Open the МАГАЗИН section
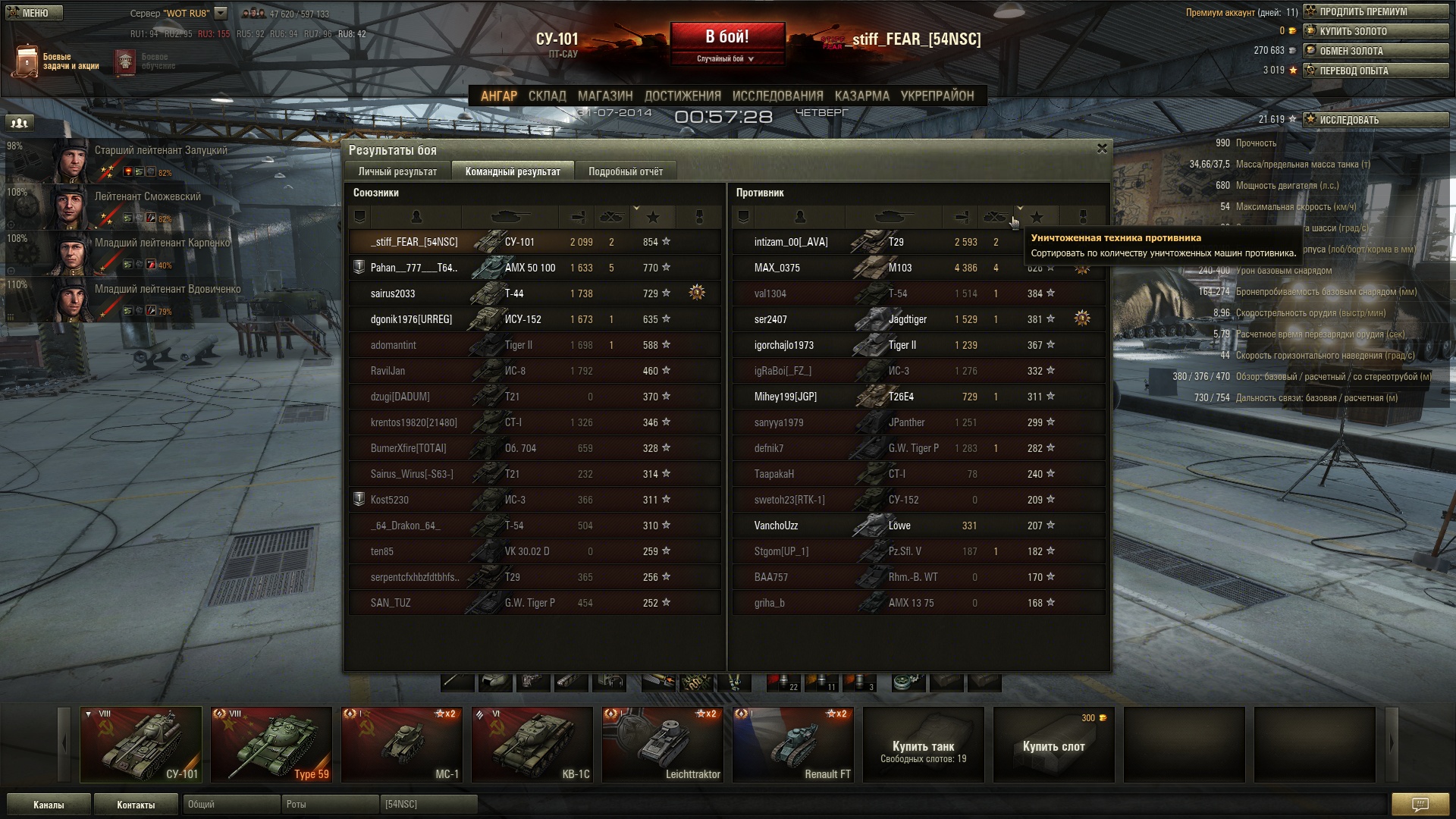This screenshot has width=1456, height=819. pyautogui.click(x=604, y=96)
